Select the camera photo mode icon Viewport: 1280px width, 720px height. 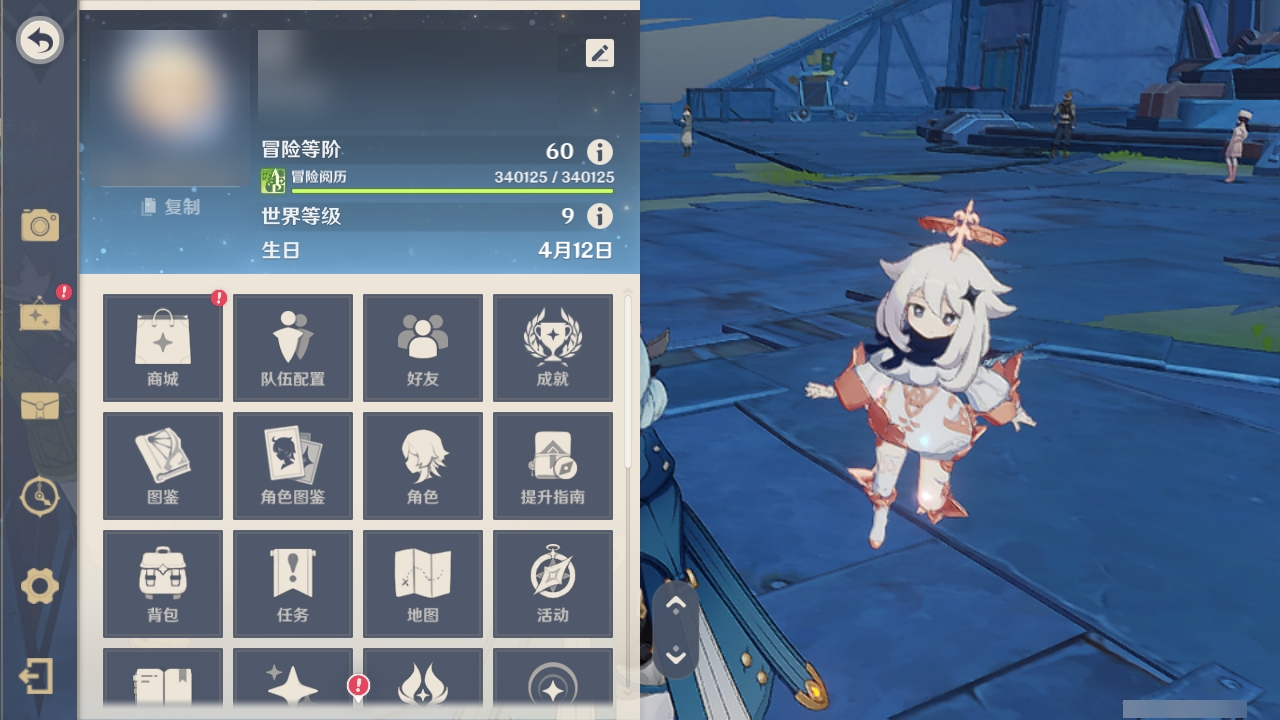[x=39, y=226]
